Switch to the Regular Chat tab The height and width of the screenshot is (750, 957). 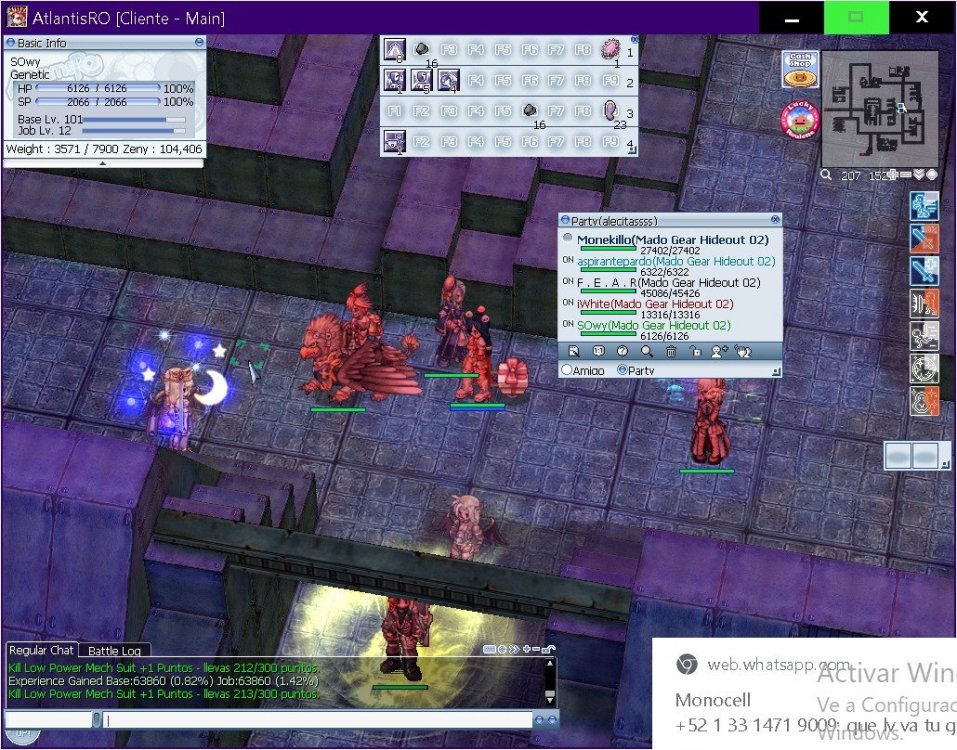click(x=40, y=651)
